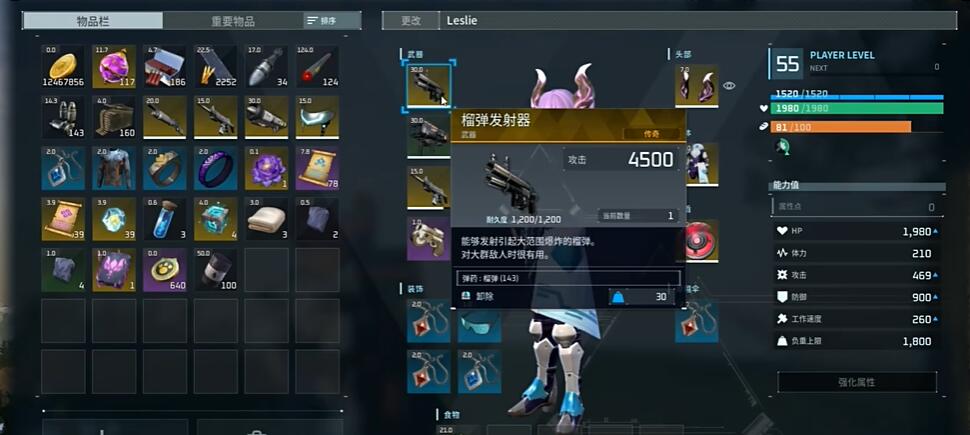Screen dimensions: 970x435
Task: Select the cloth stack item slot
Action: click(x=266, y=218)
